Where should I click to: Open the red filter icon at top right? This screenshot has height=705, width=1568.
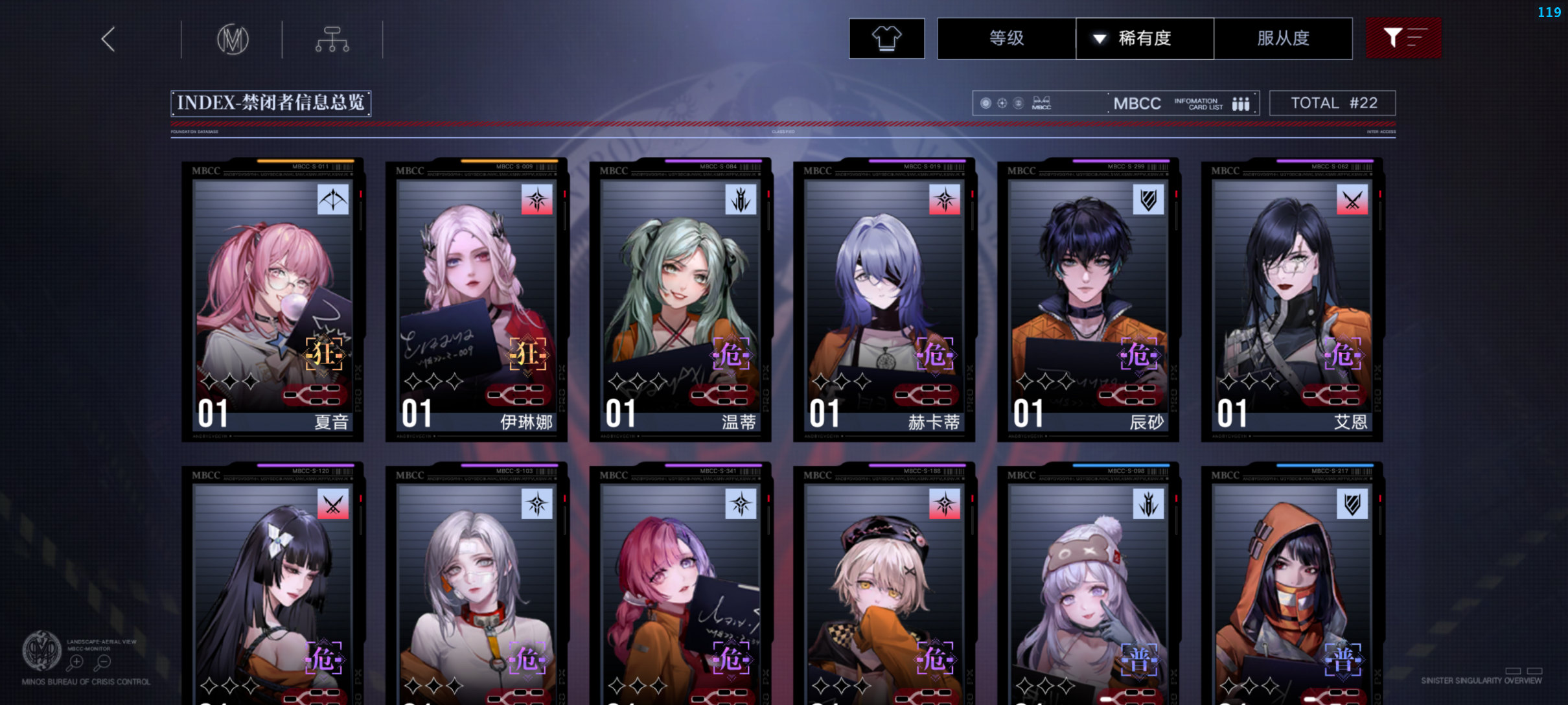[x=1403, y=38]
